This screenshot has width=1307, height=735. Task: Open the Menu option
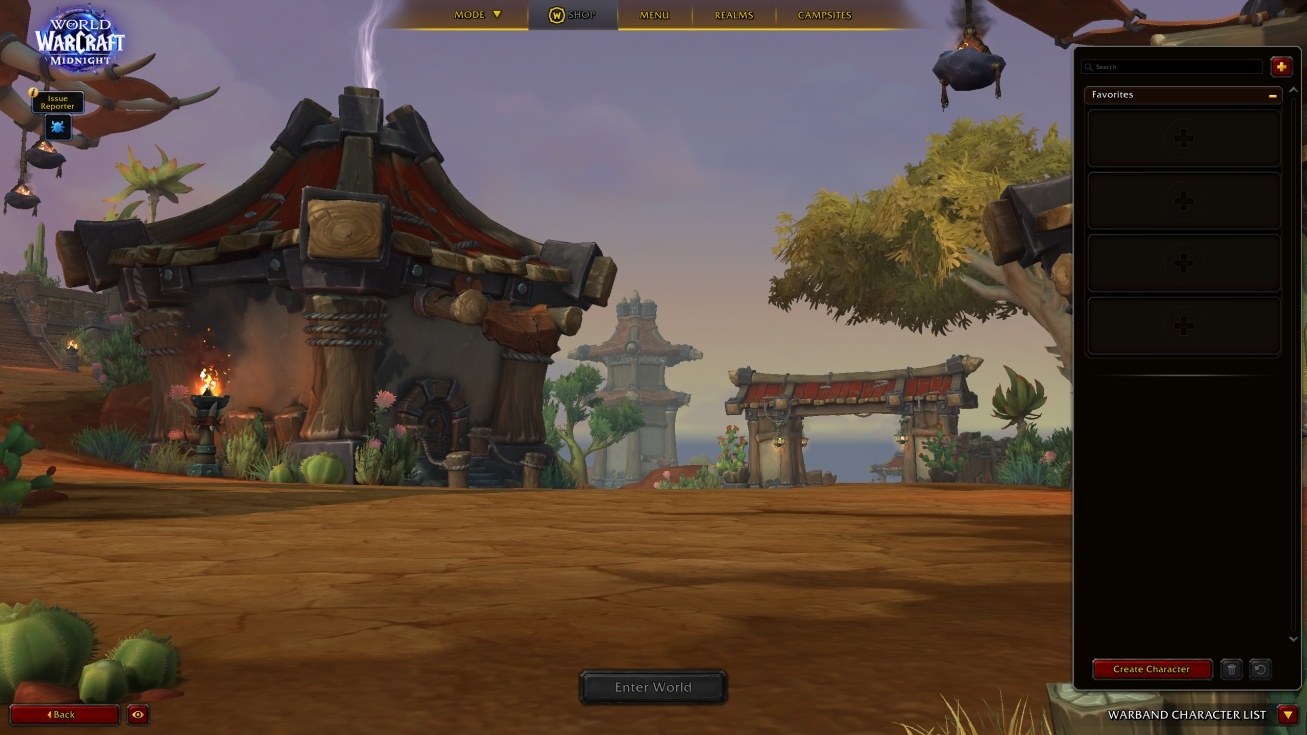pyautogui.click(x=654, y=15)
